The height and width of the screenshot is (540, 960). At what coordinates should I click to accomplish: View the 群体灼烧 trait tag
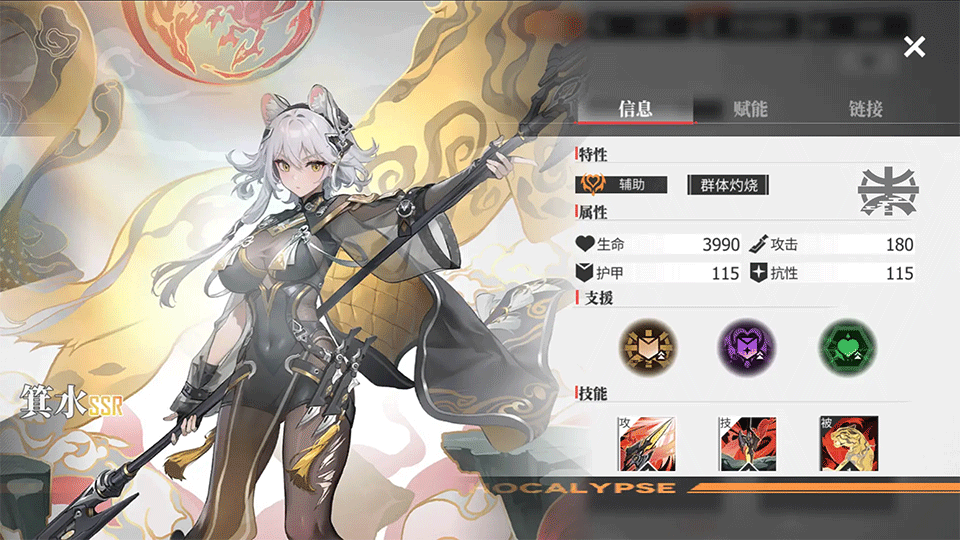pos(728,185)
